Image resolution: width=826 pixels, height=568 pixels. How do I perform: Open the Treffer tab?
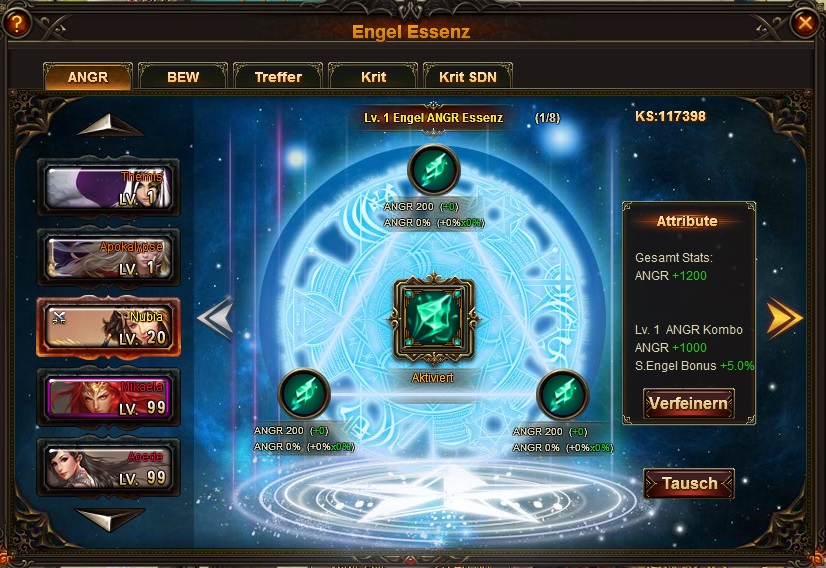278,77
